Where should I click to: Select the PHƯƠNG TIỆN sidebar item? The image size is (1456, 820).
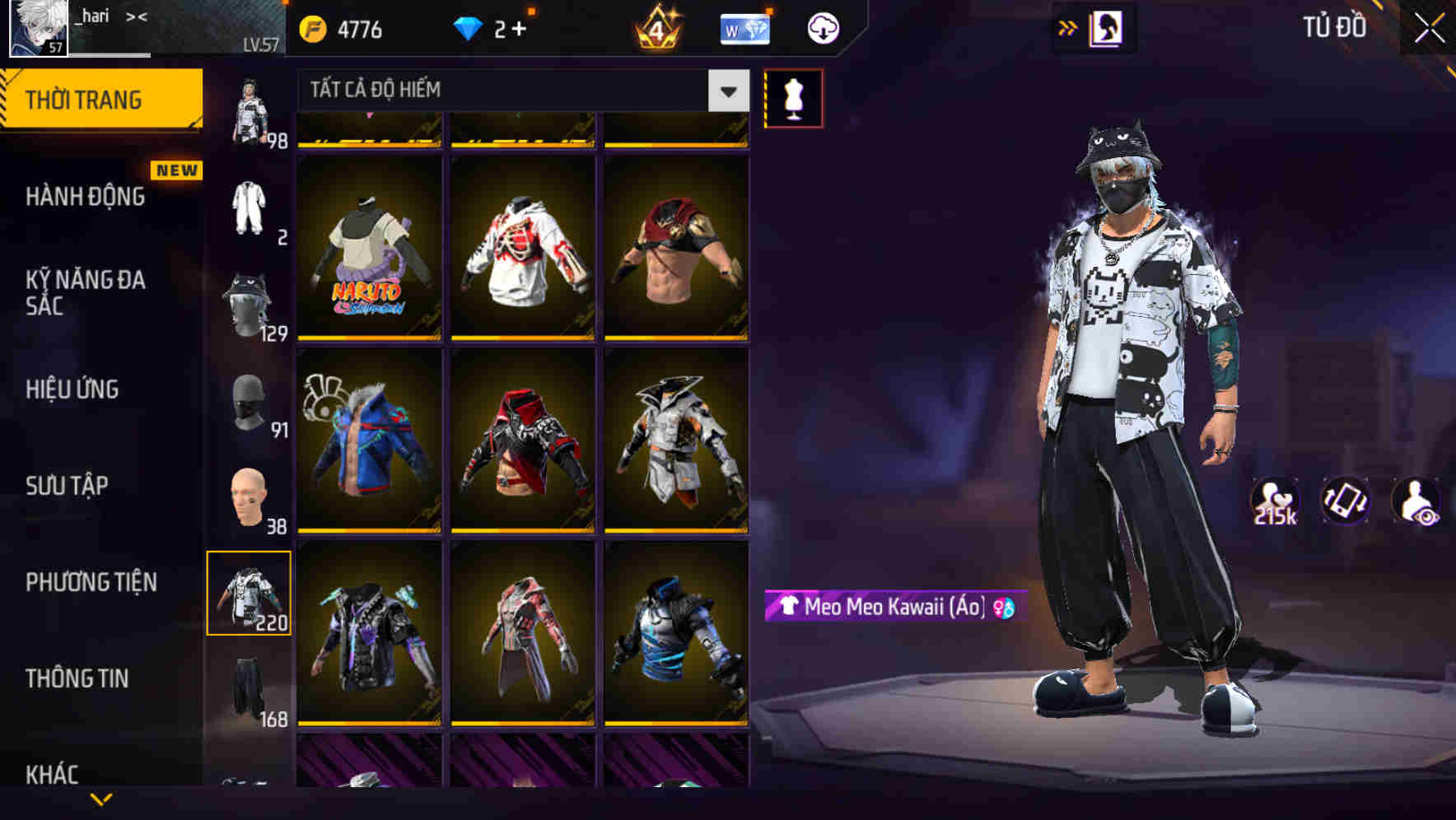pos(91,581)
